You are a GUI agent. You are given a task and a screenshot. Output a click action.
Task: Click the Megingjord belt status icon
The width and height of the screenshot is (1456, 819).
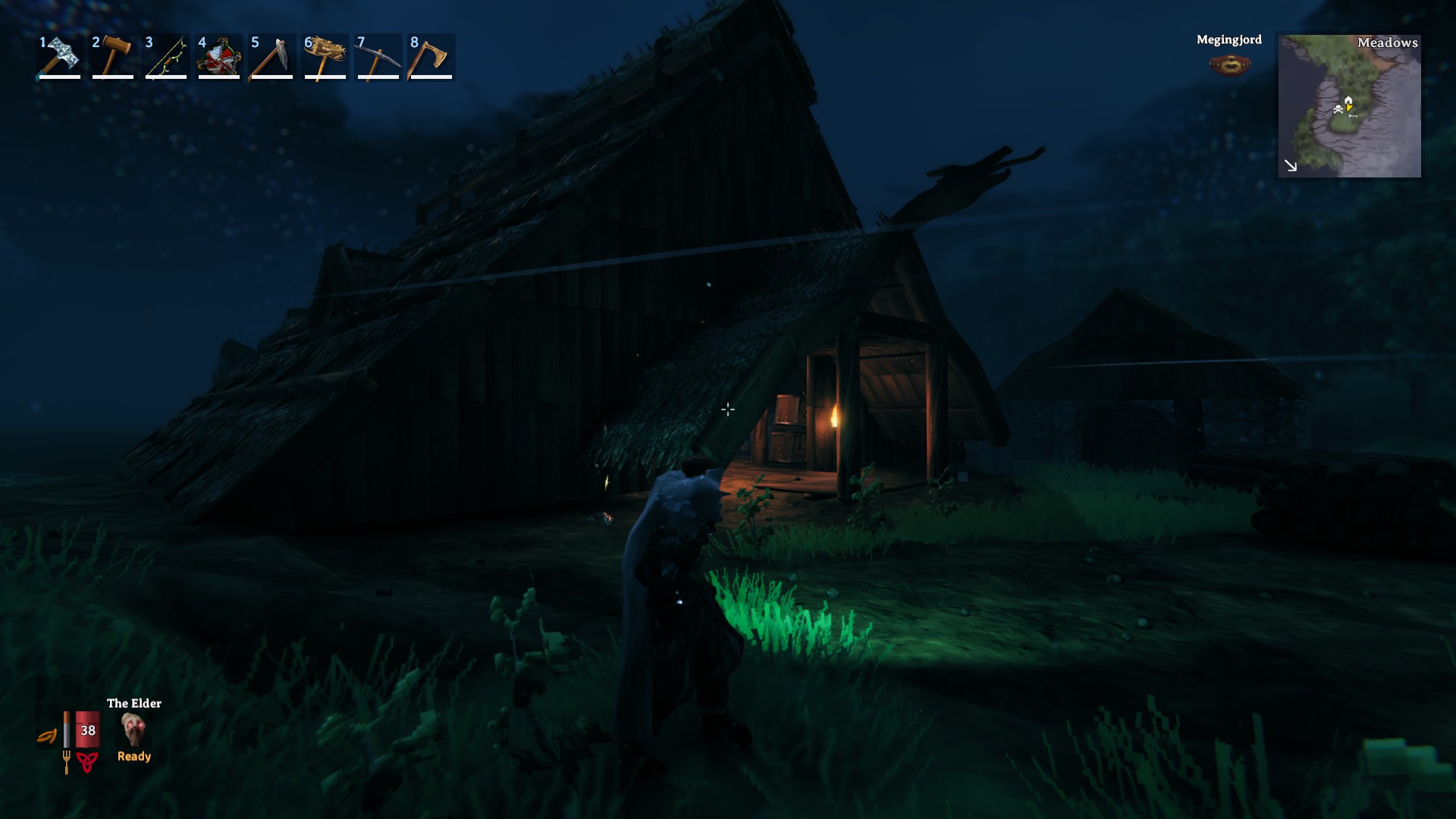[1229, 65]
